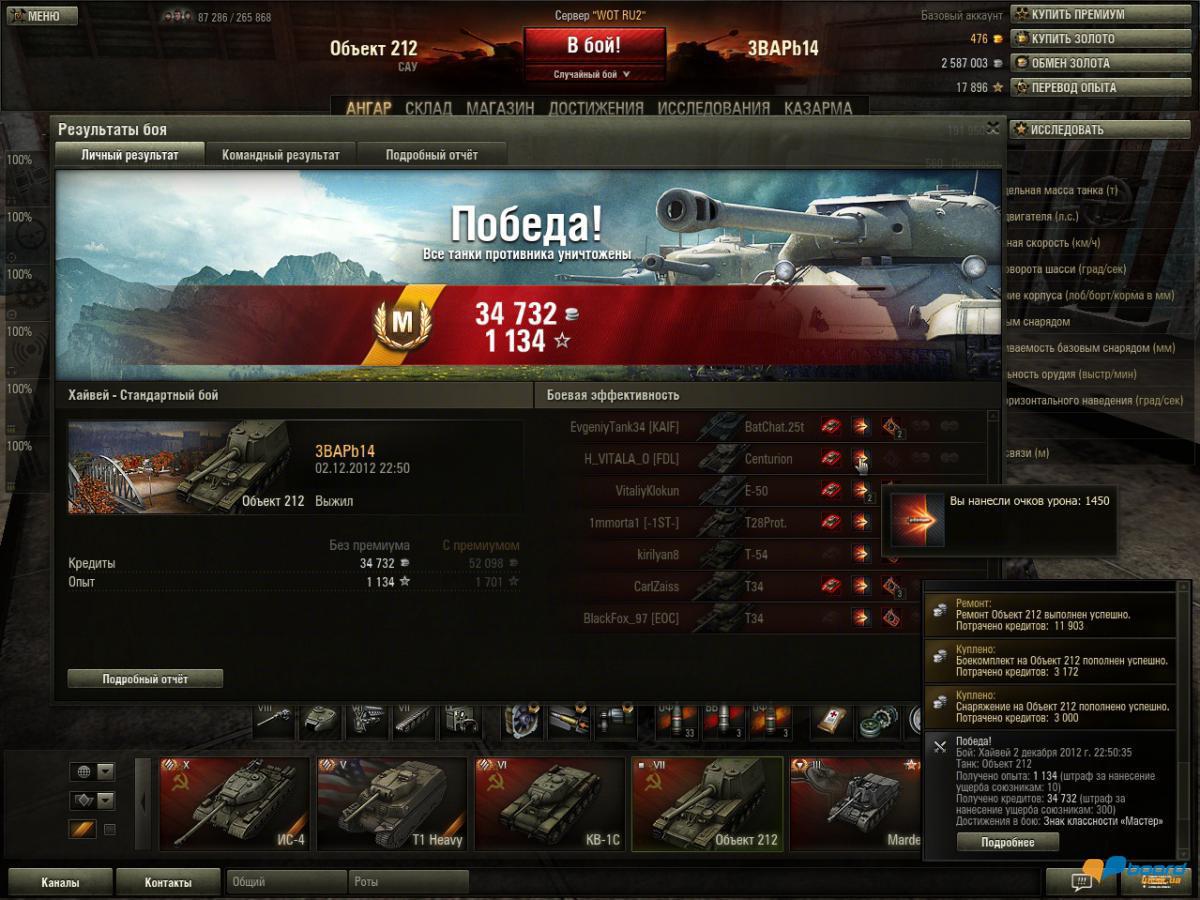Click the Подробный отчёт button below credits
This screenshot has width=1200, height=900.
point(145,679)
